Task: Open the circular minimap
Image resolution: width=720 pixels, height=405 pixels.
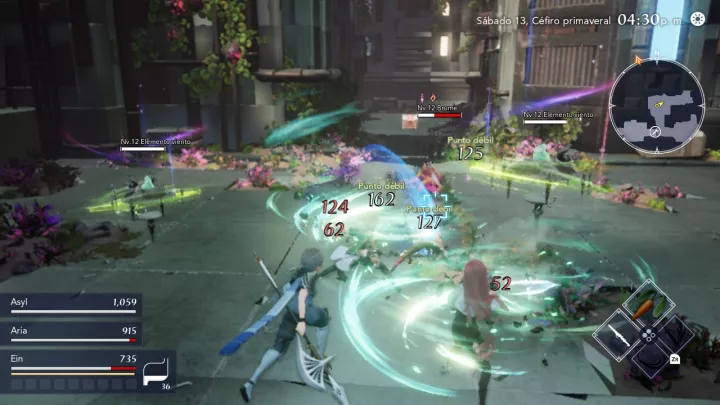Action: click(x=656, y=104)
